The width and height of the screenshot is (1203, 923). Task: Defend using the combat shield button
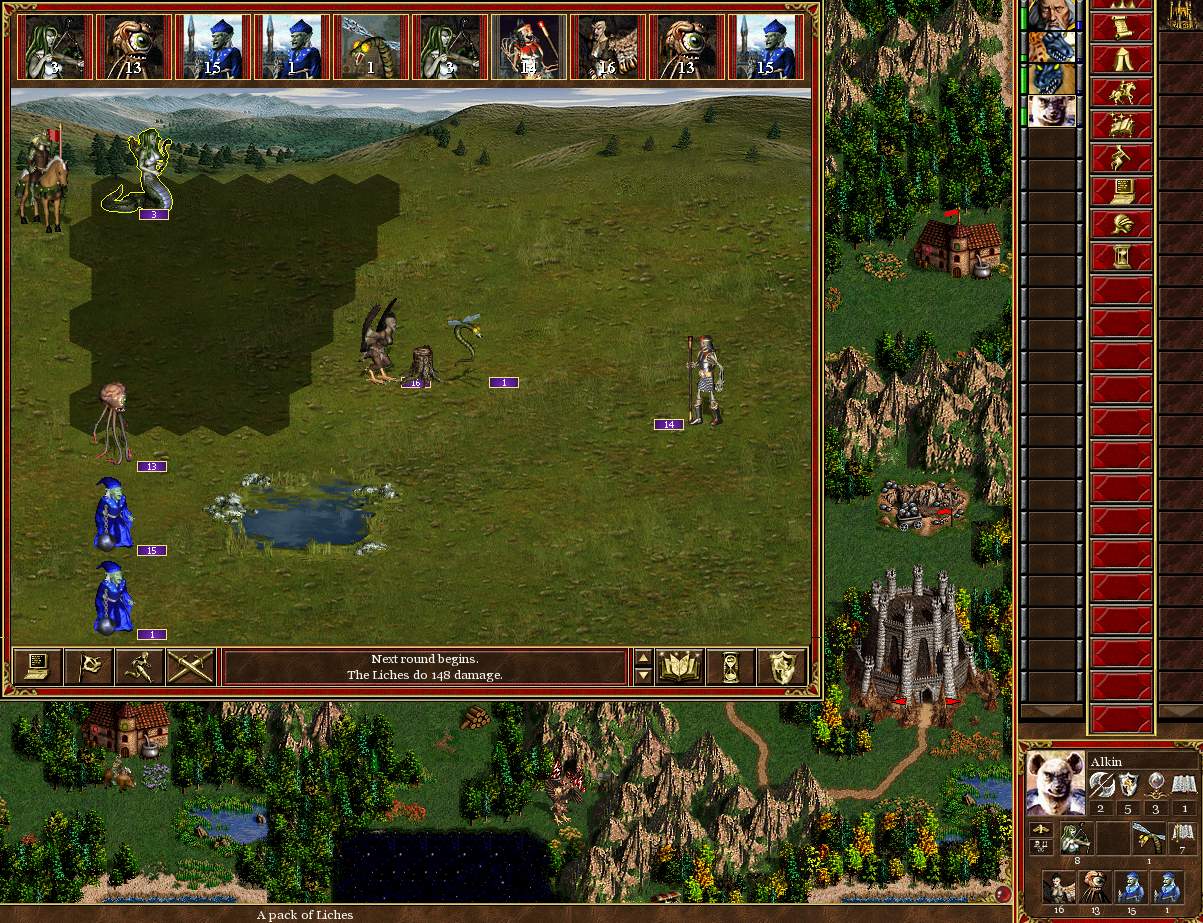[782, 667]
